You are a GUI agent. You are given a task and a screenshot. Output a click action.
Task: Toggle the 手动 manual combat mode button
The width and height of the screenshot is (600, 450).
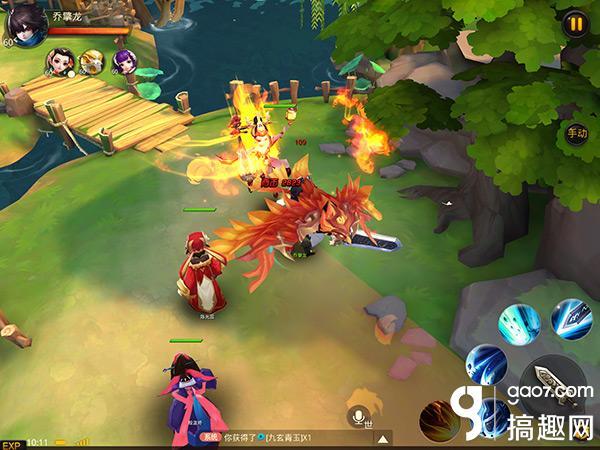coord(577,134)
